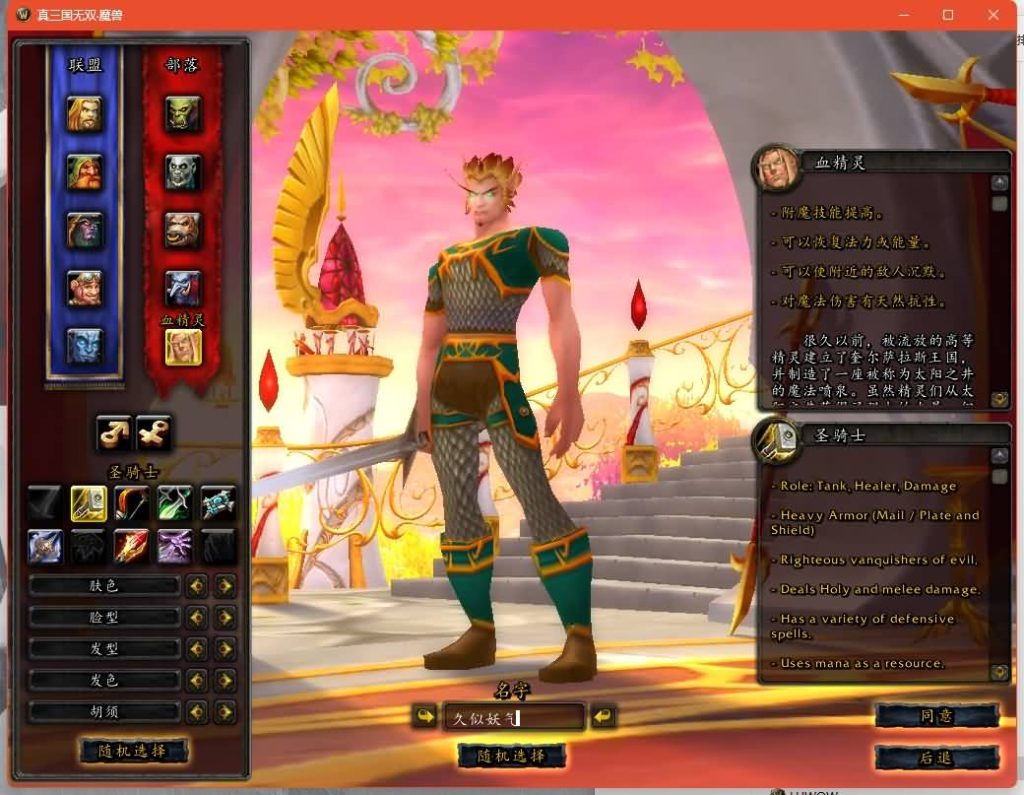The height and width of the screenshot is (795, 1024).
Task: Switch gender to female
Action: (153, 433)
